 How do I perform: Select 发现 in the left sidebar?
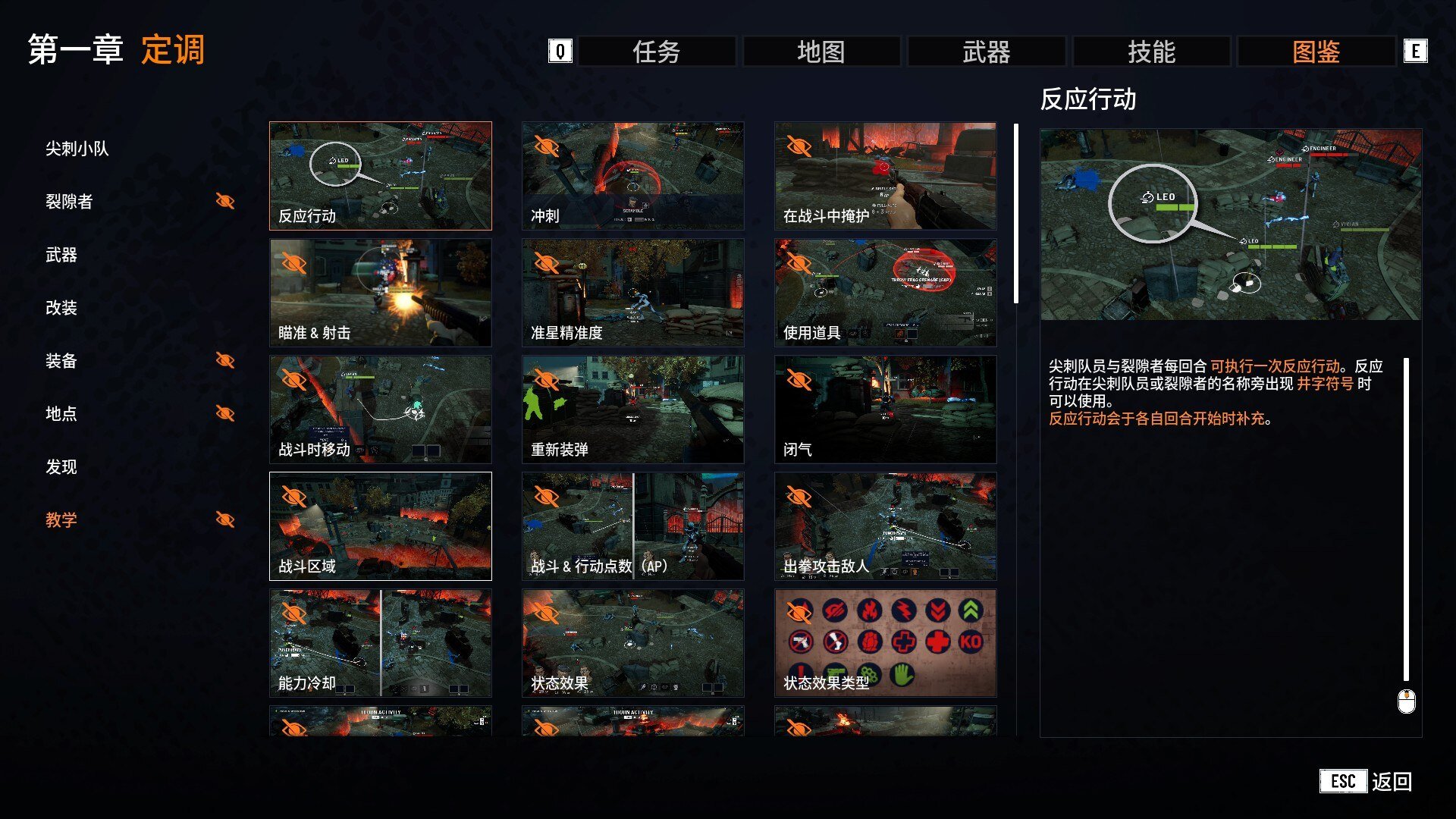click(x=61, y=467)
